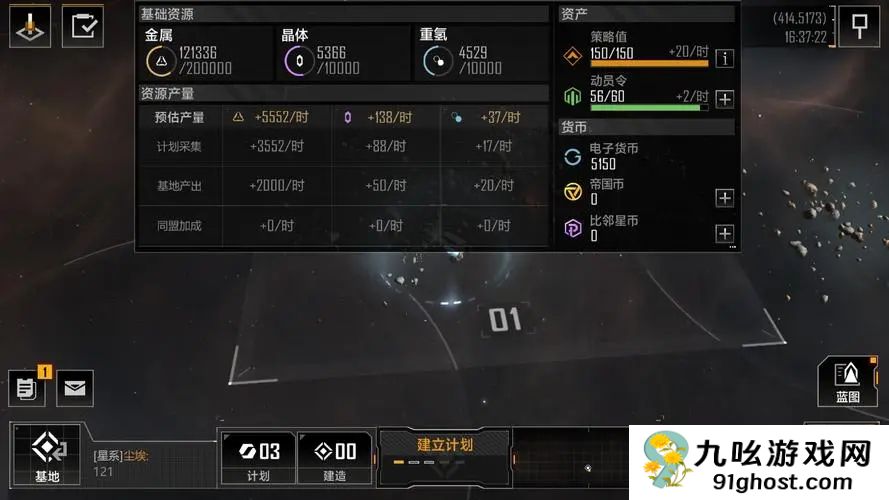Add 比邻星币 Proxima currency
Screen dimensions: 889x500
(x=724, y=234)
